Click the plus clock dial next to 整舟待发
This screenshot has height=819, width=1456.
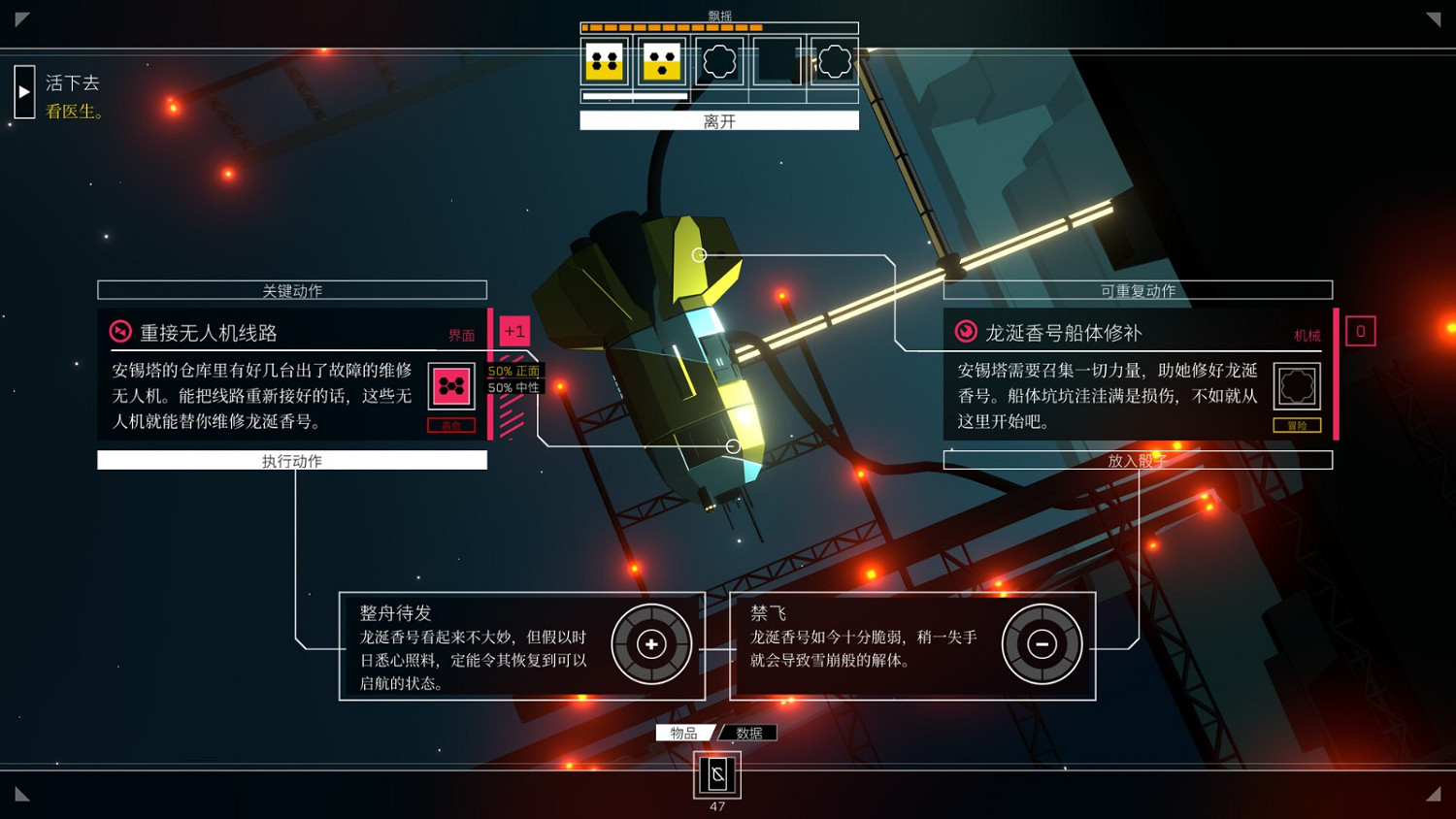point(650,643)
